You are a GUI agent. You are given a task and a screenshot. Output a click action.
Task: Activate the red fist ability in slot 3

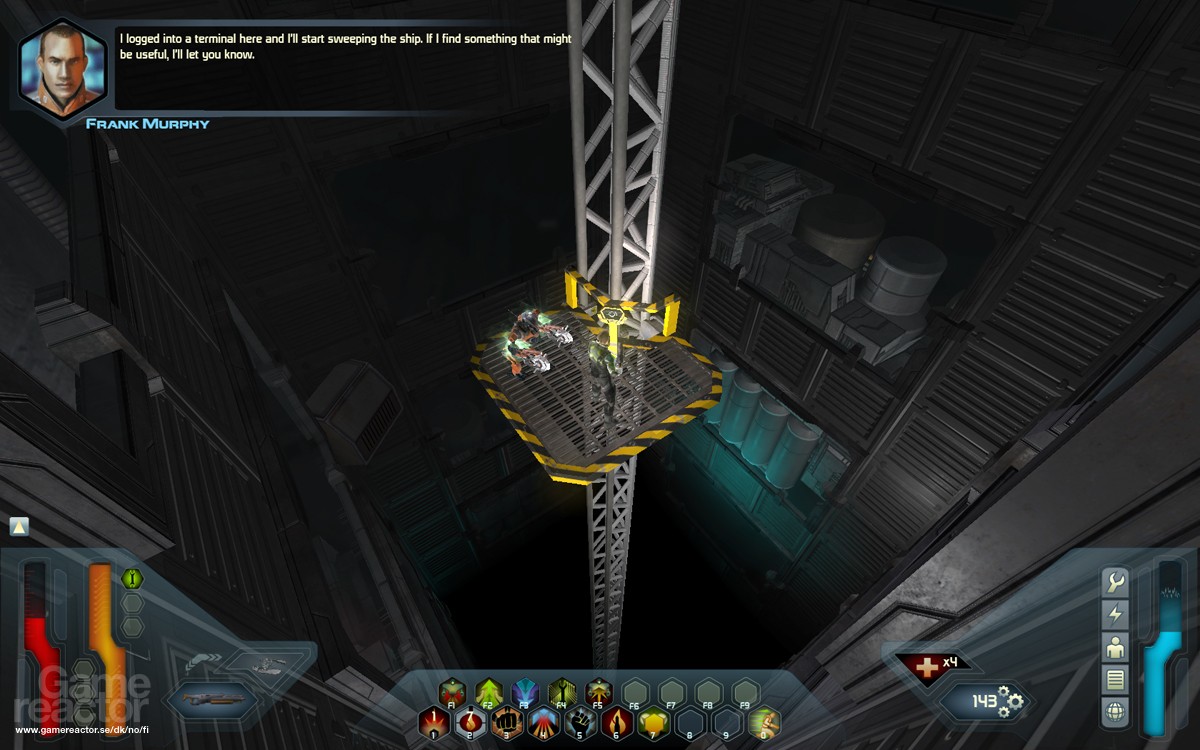pos(506,722)
